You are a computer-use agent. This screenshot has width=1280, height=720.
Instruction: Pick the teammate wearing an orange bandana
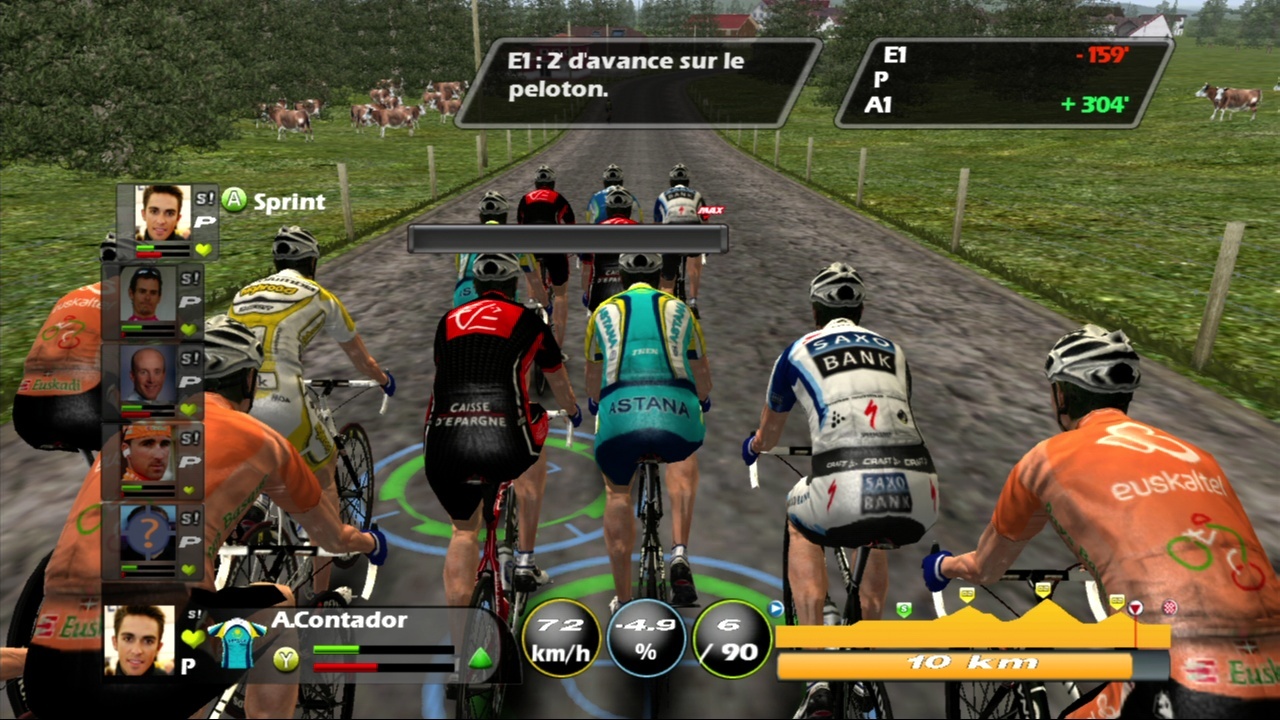coord(147,452)
